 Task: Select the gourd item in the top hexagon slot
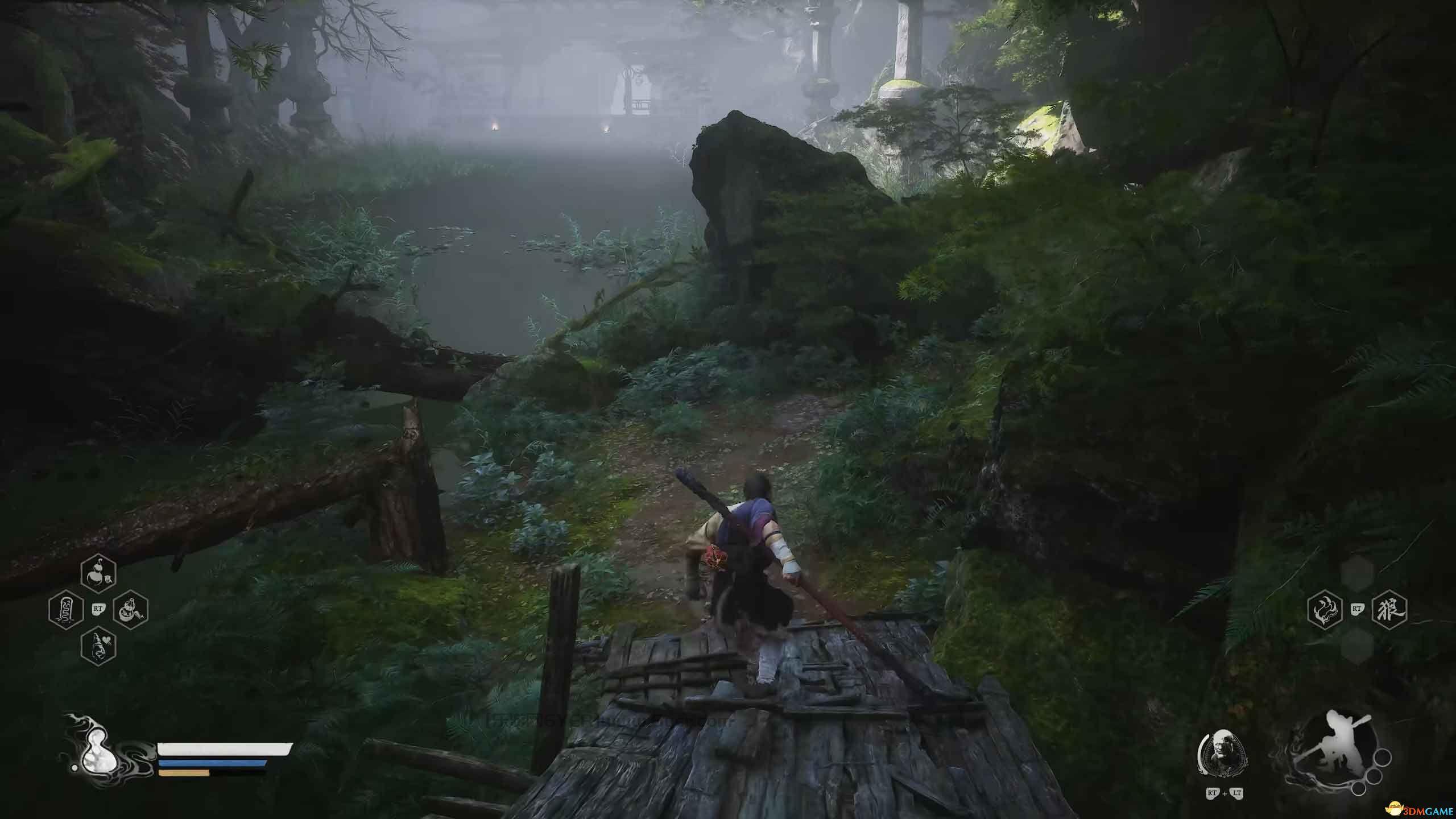pyautogui.click(x=99, y=573)
